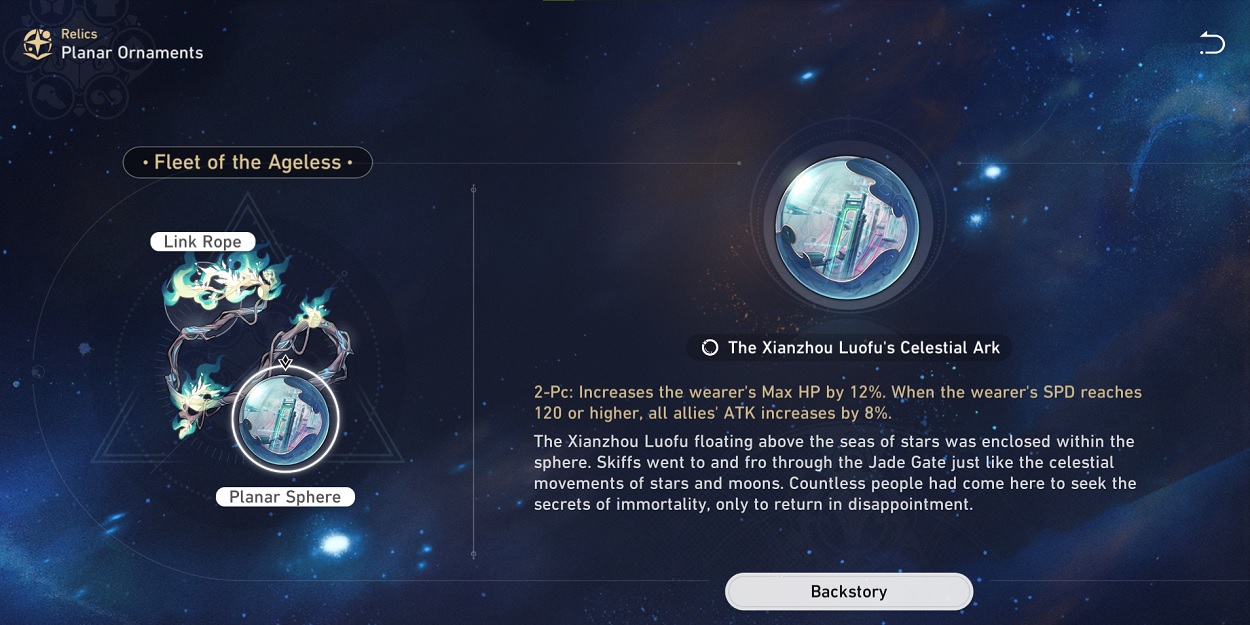Screen dimensions: 1250x625
Task: Click the Link Rope label
Action: point(202,242)
